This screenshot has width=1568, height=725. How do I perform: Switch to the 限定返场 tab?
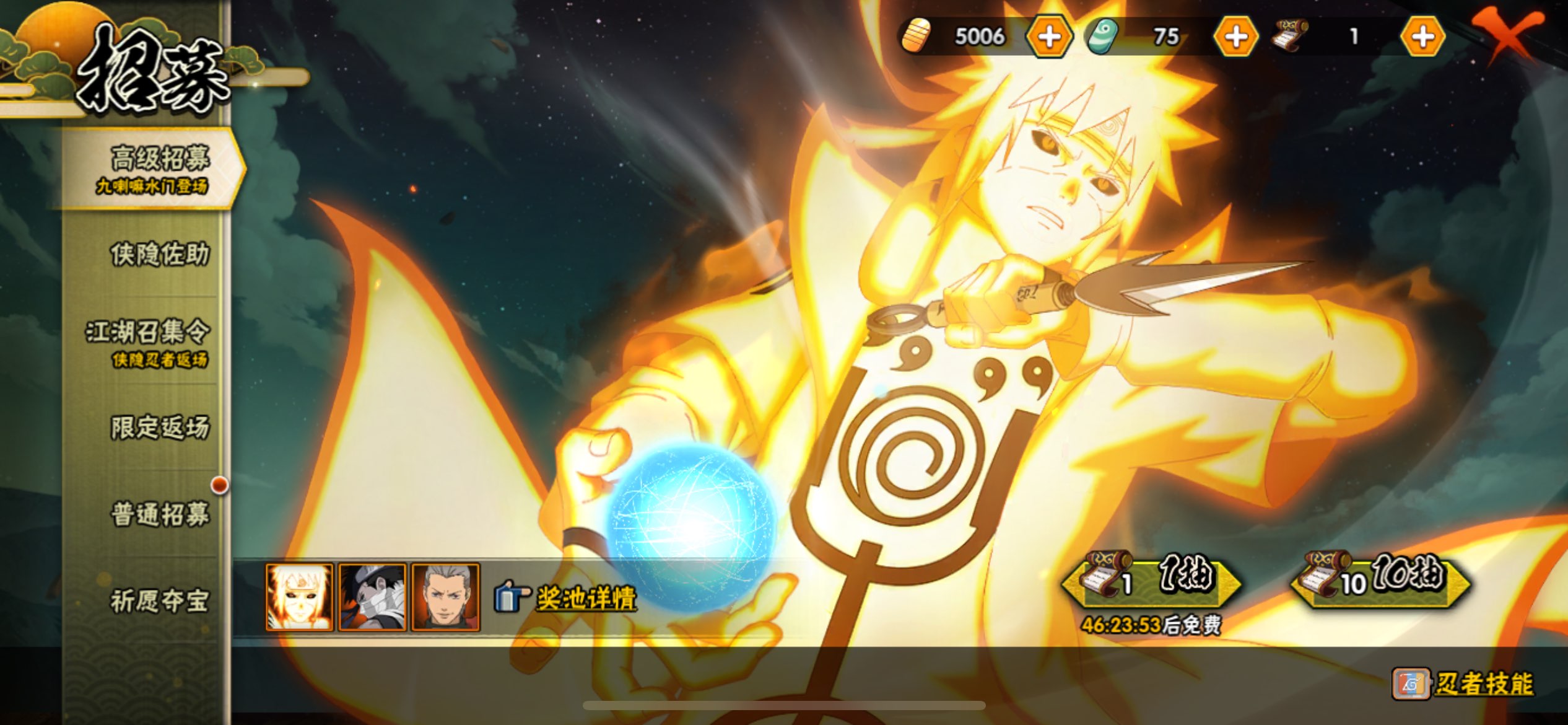(x=160, y=428)
